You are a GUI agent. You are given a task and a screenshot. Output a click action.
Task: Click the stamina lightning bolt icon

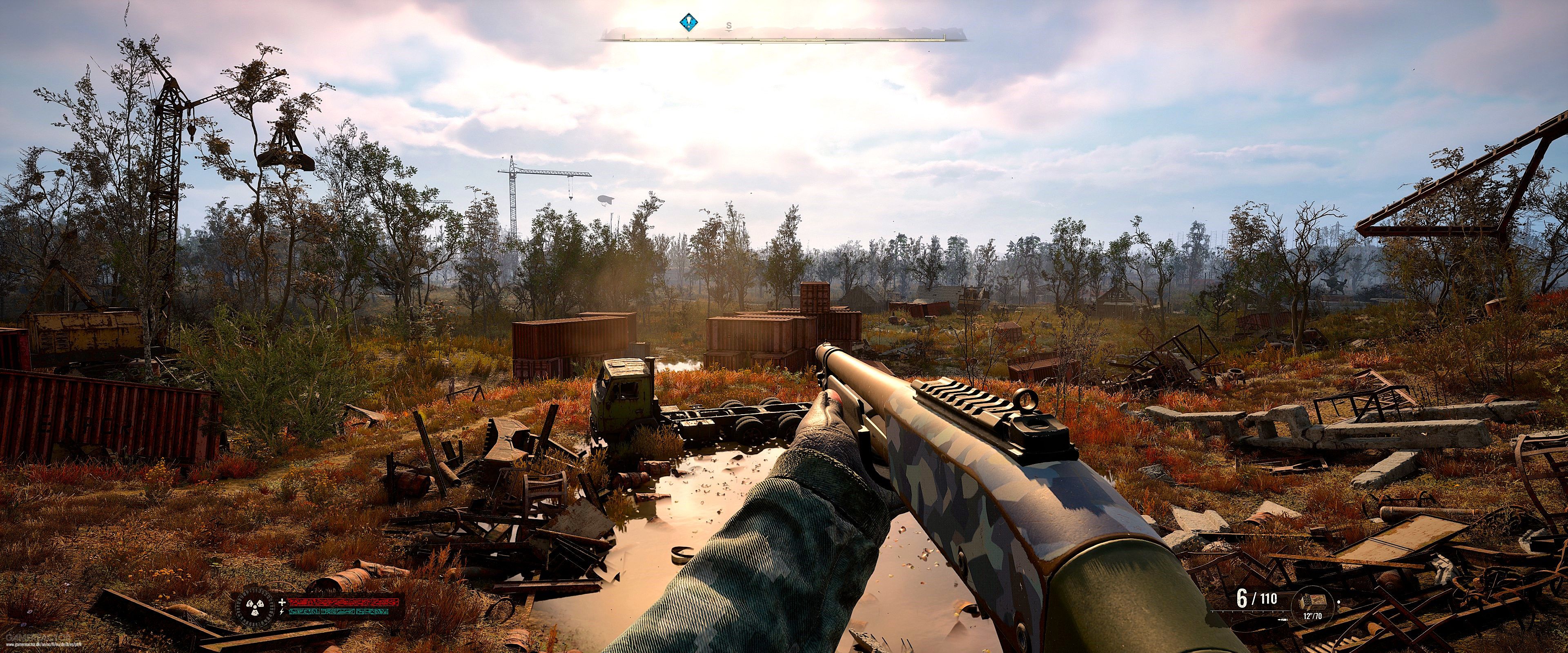tap(283, 612)
